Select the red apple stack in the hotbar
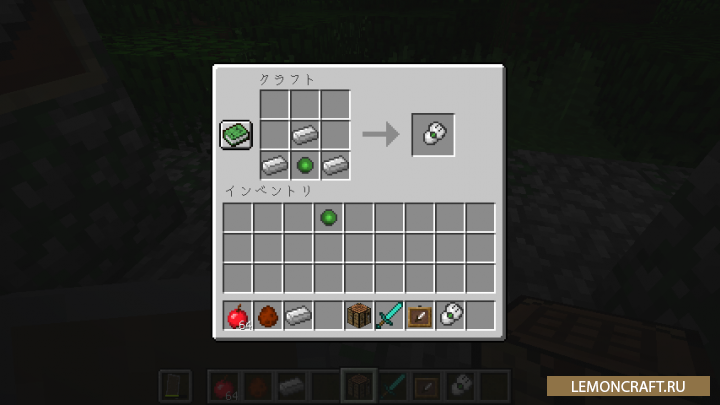720x405 pixels. tap(237, 316)
